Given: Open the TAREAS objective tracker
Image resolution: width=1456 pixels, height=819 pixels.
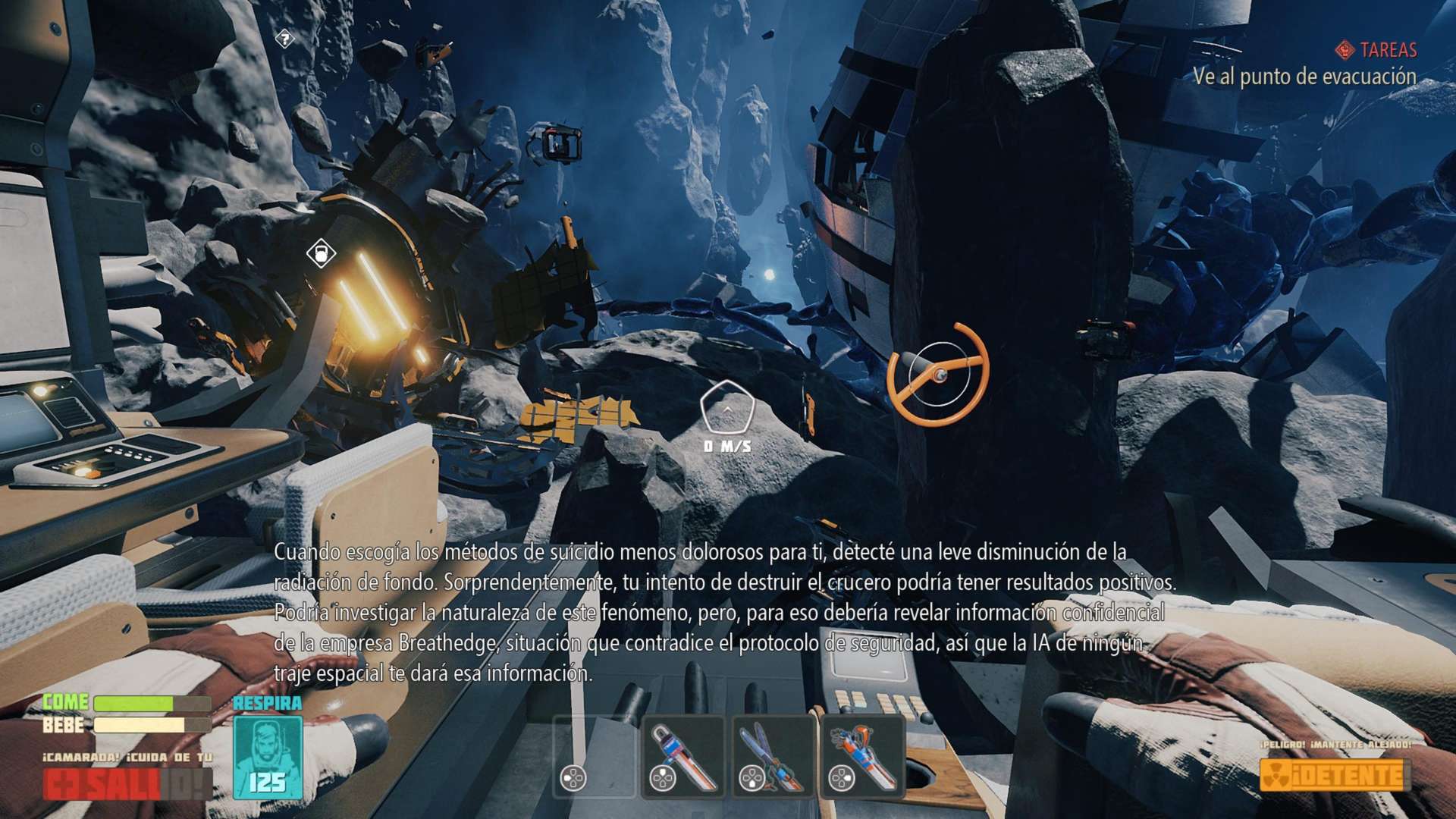Looking at the screenshot, I should click(x=1376, y=50).
